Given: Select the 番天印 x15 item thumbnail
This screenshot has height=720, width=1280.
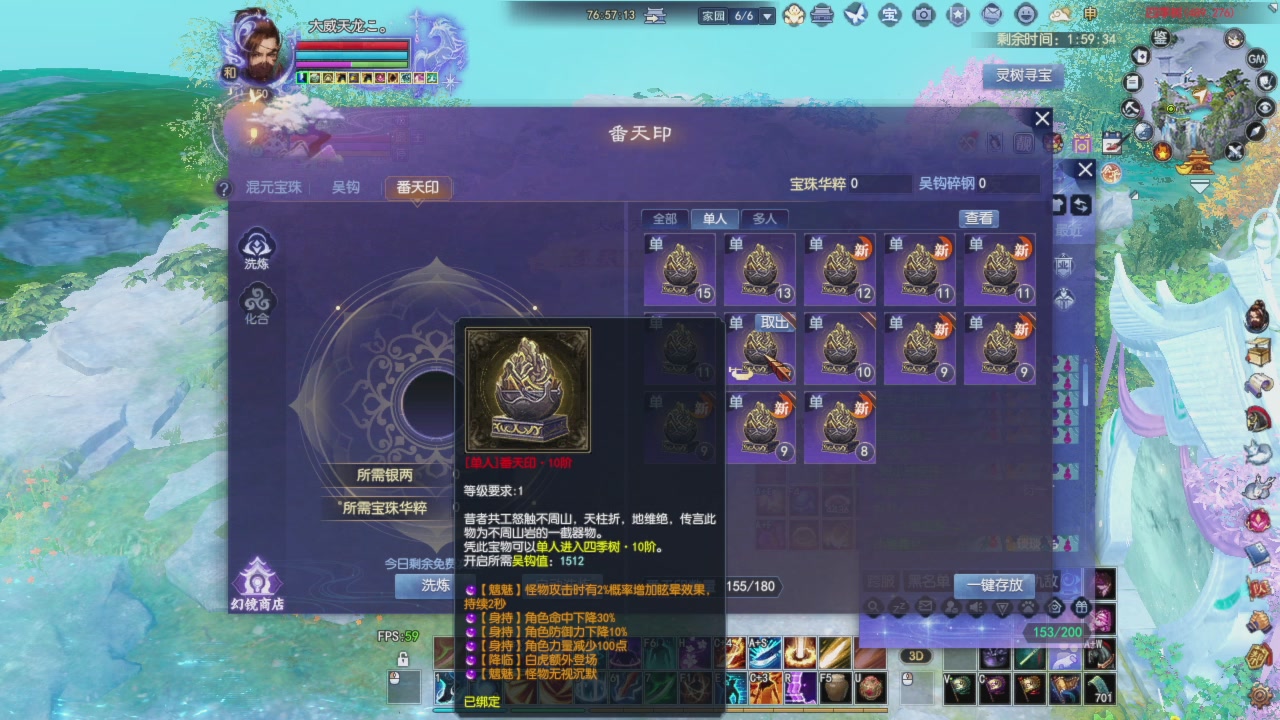Looking at the screenshot, I should [x=678, y=267].
